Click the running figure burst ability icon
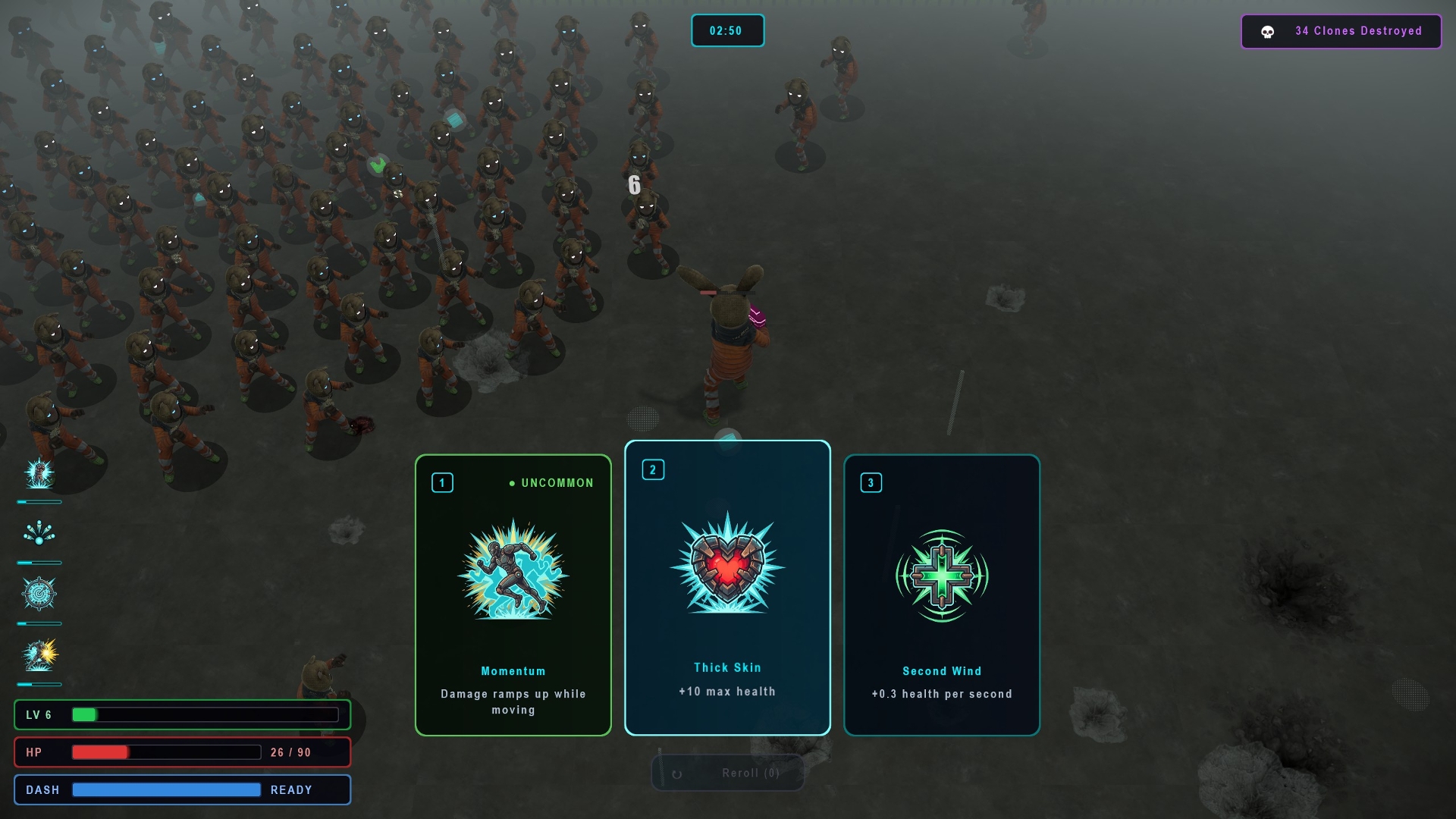 pos(39,655)
